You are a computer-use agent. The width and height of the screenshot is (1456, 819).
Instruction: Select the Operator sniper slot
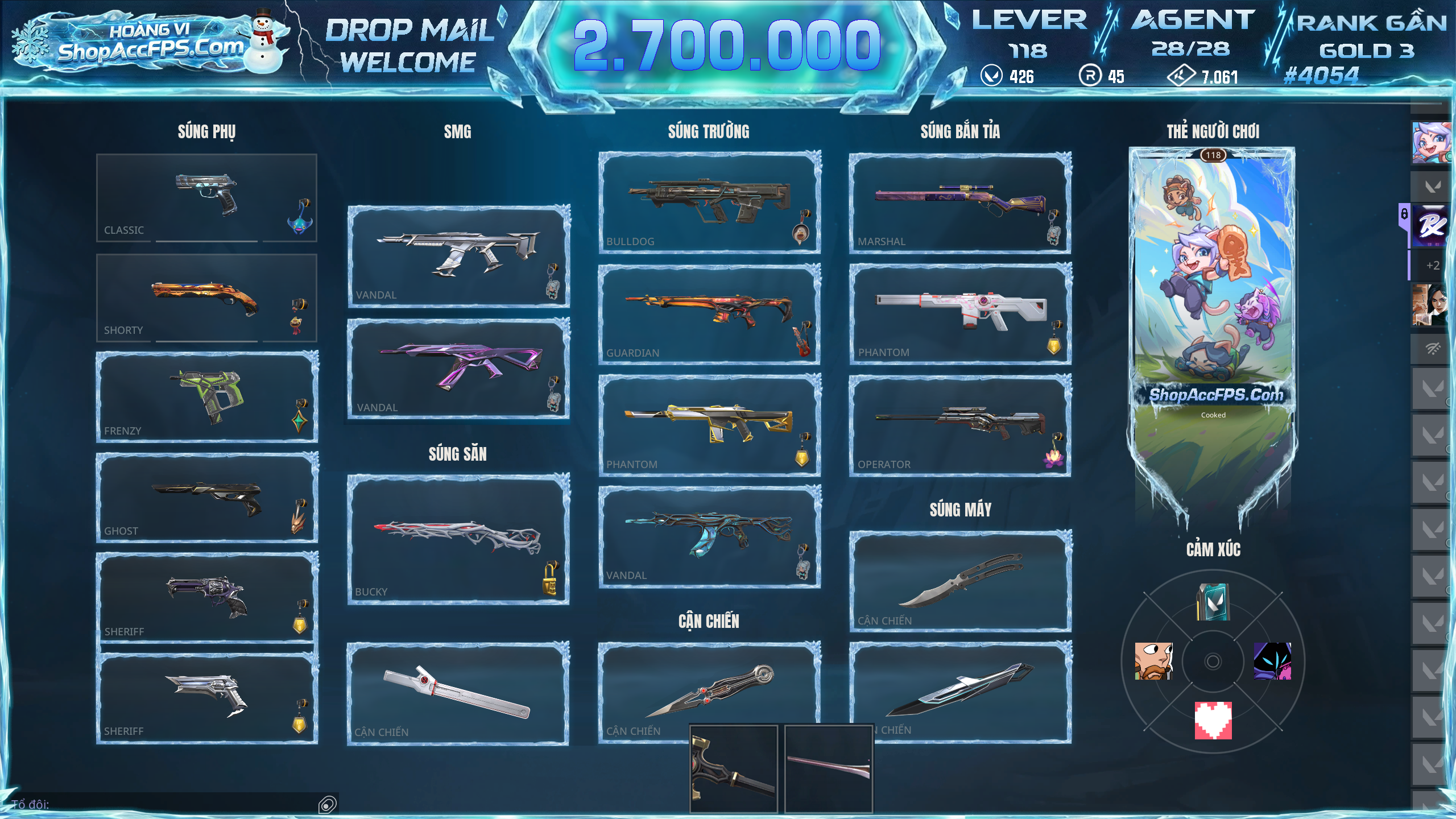coord(960,425)
